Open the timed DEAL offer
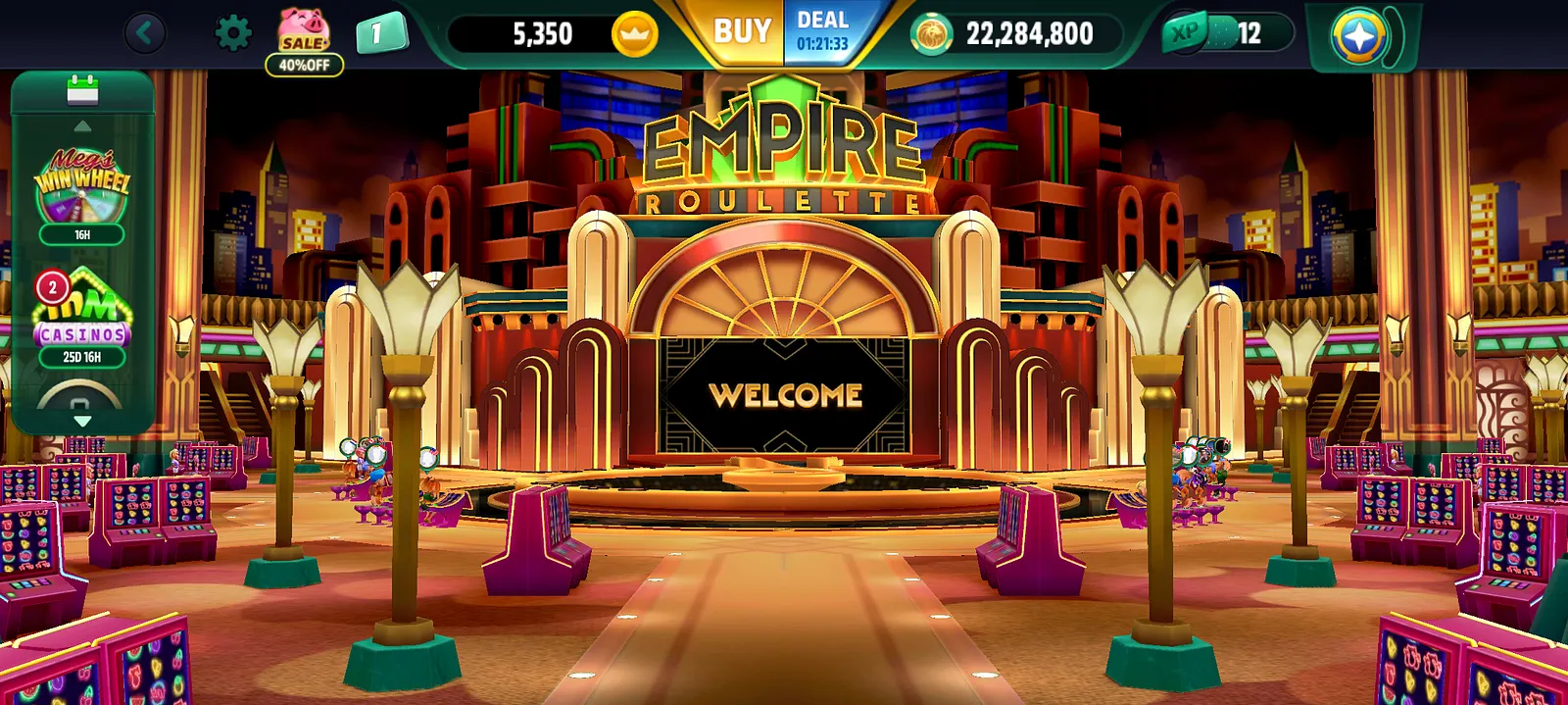 [x=822, y=32]
